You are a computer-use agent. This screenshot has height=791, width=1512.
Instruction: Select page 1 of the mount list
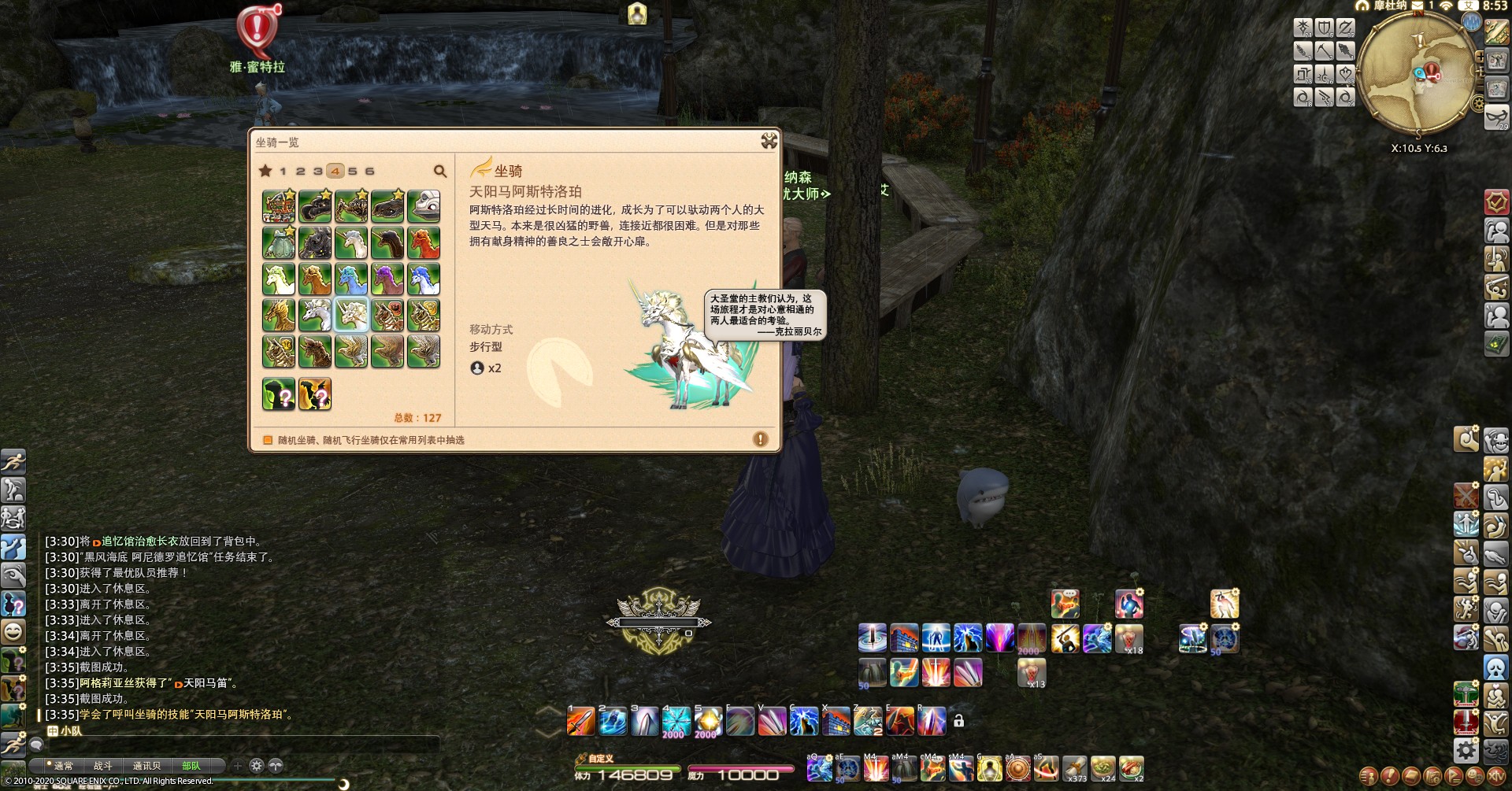click(x=283, y=171)
